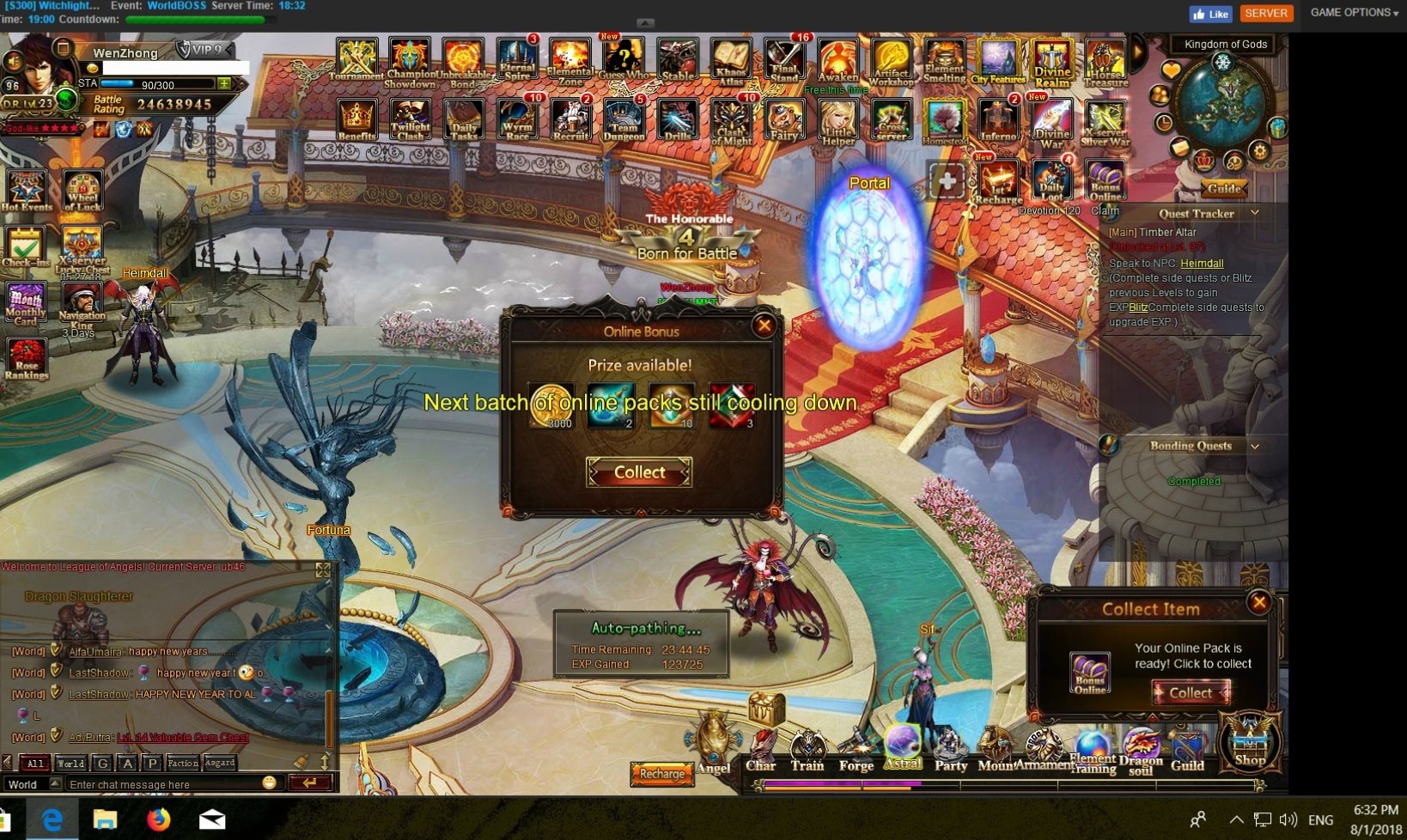Follow the Heimdall quest link
Image resolution: width=1407 pixels, height=840 pixels.
pos(1202,264)
